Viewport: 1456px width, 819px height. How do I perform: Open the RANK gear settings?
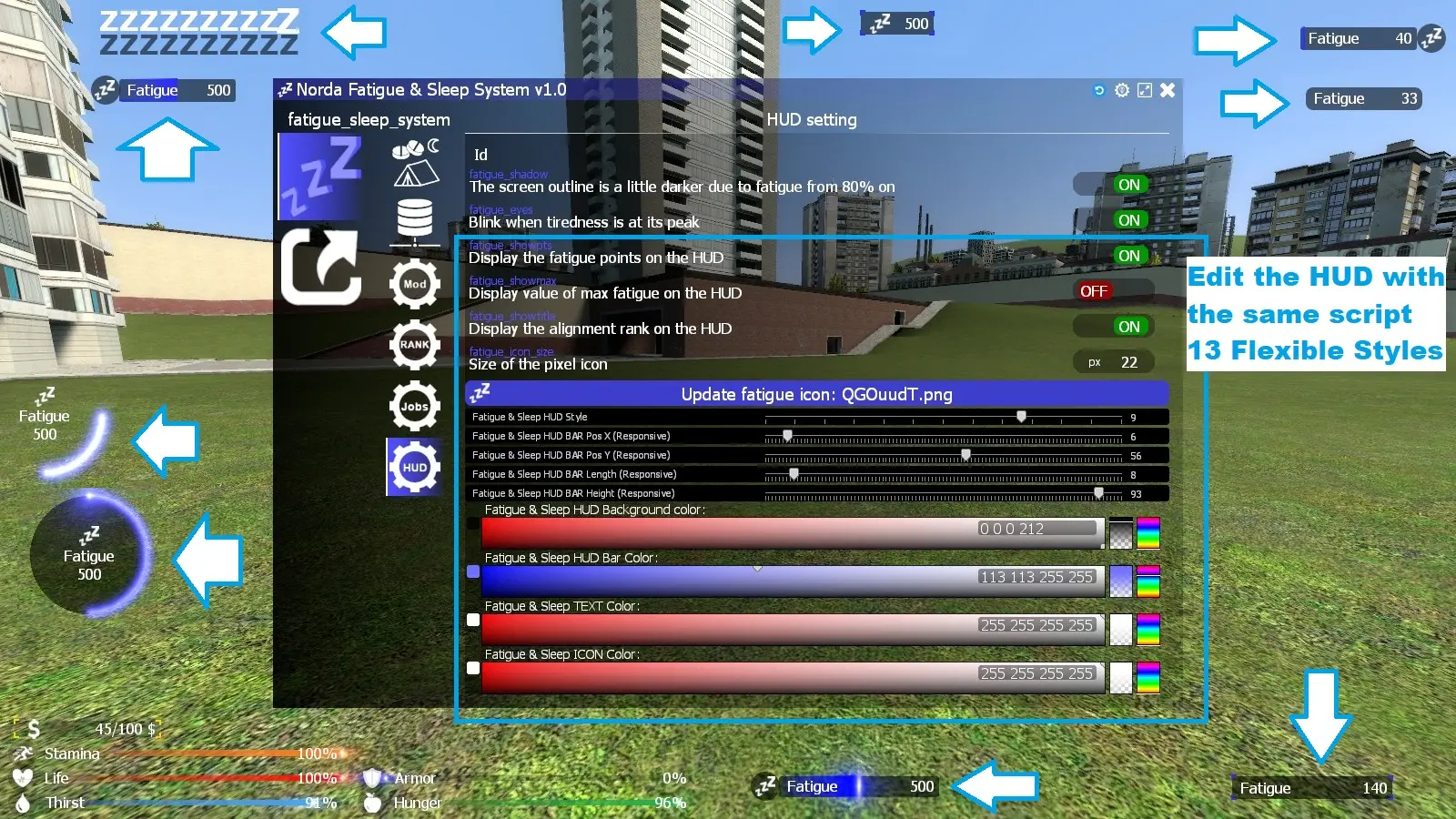415,345
